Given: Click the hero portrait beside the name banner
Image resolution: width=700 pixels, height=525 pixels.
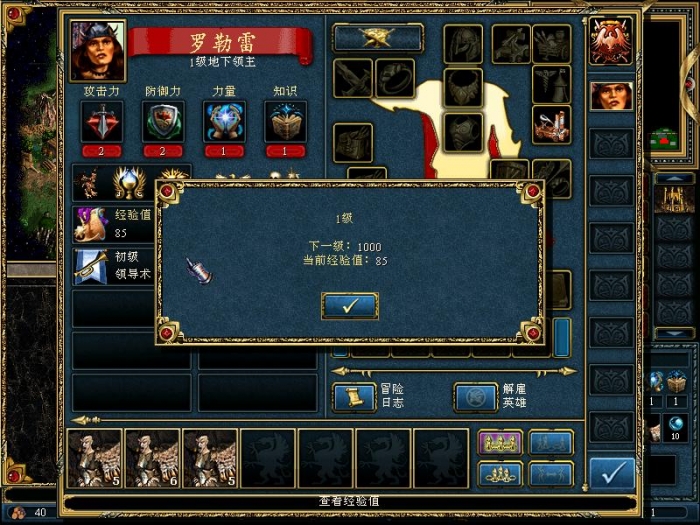Looking at the screenshot, I should 98,50.
